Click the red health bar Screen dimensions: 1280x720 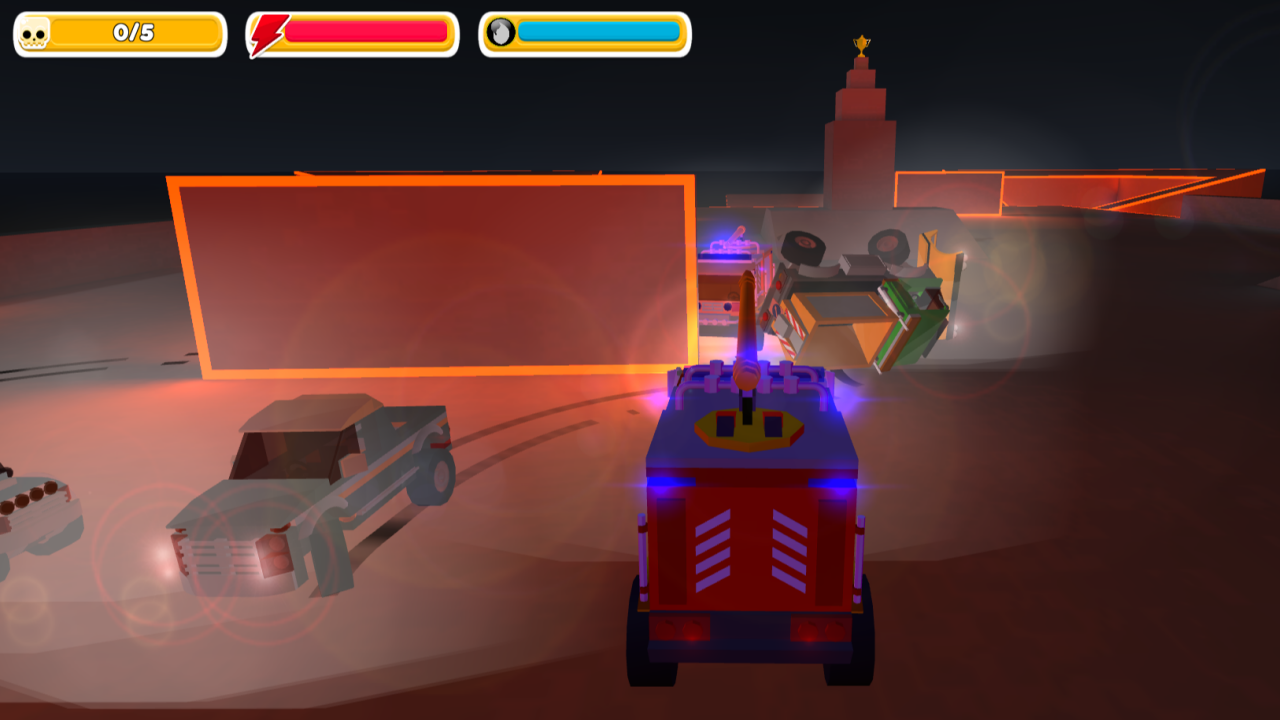(365, 31)
